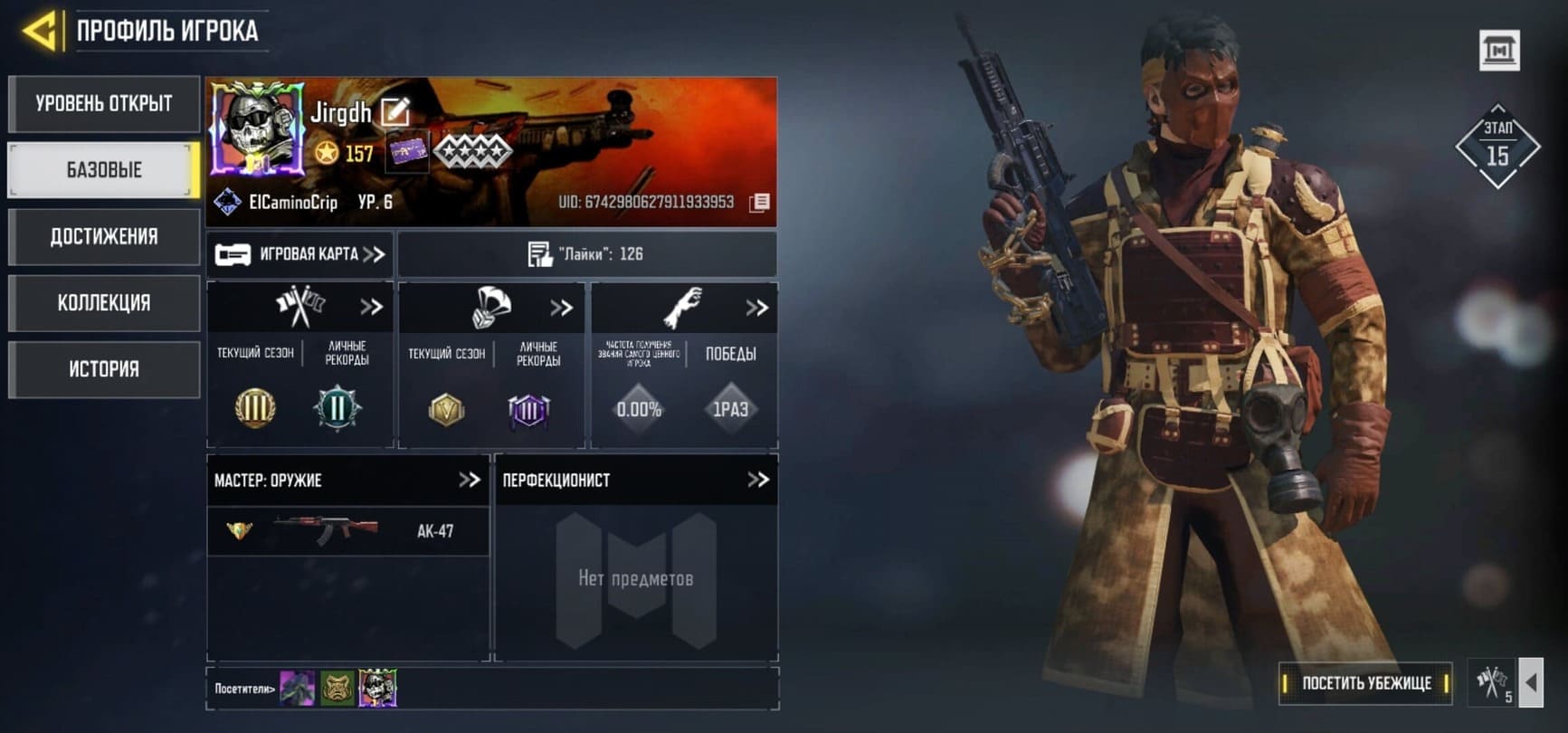1568x733 pixels.
Task: Expand the zombie hand stats panel
Action: point(756,308)
